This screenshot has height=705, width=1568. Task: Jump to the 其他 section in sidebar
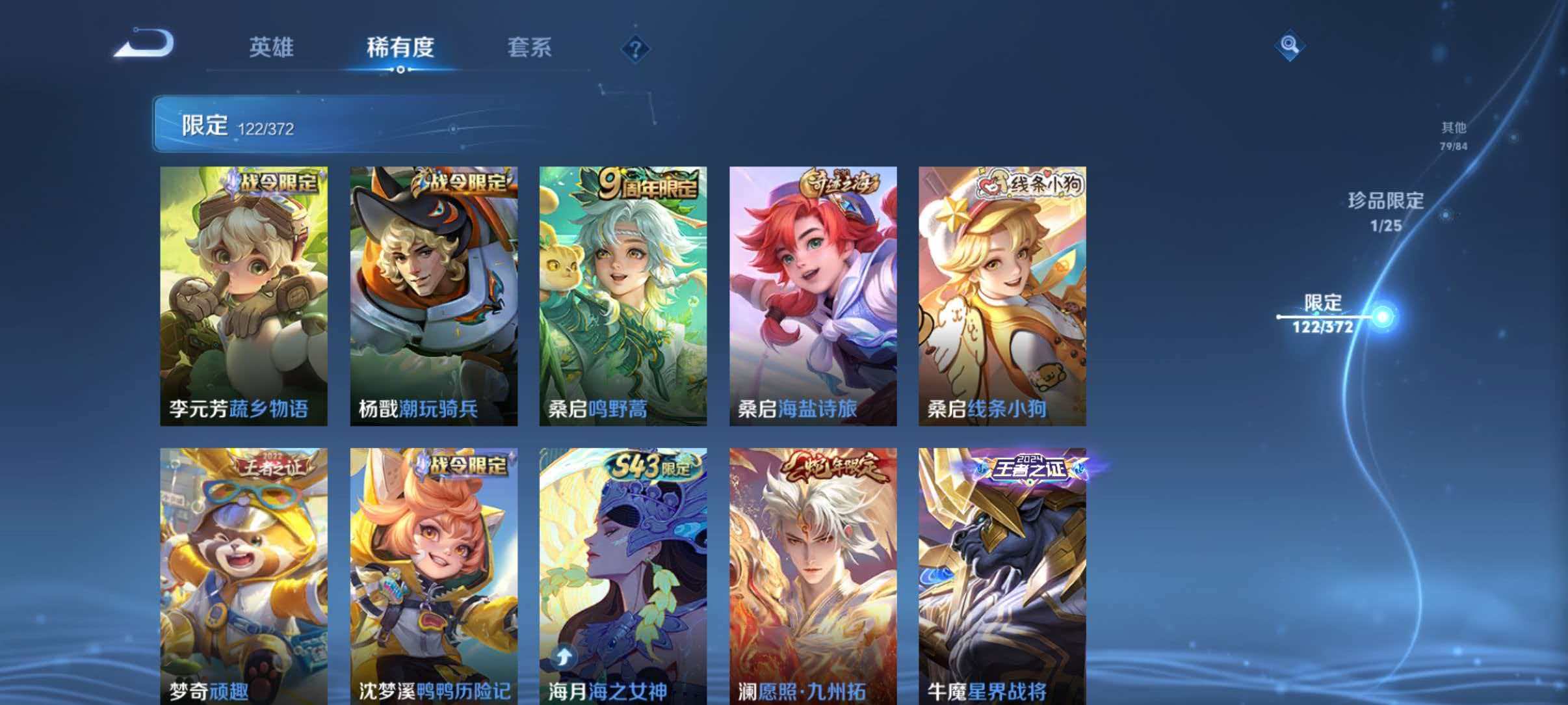click(1454, 135)
